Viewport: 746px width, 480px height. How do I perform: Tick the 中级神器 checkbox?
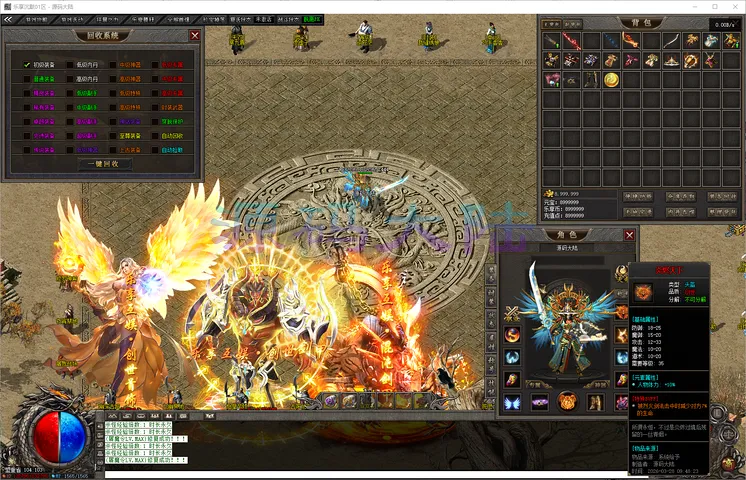[113, 65]
